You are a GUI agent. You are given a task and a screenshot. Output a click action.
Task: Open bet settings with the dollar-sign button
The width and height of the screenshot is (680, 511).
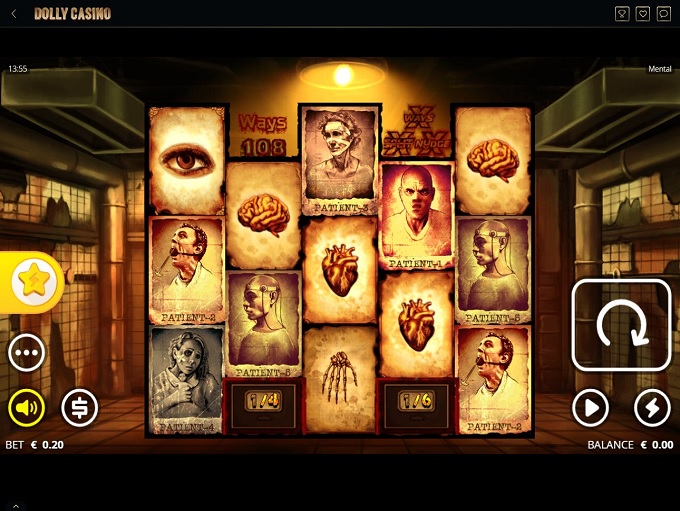(80, 407)
